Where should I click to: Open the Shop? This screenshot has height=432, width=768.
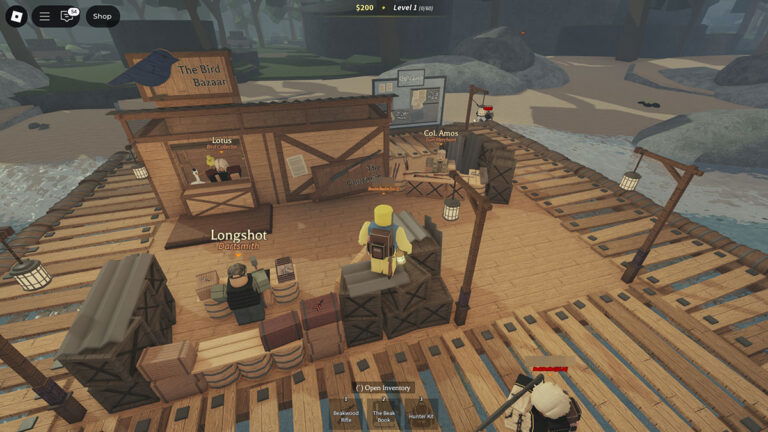102,16
